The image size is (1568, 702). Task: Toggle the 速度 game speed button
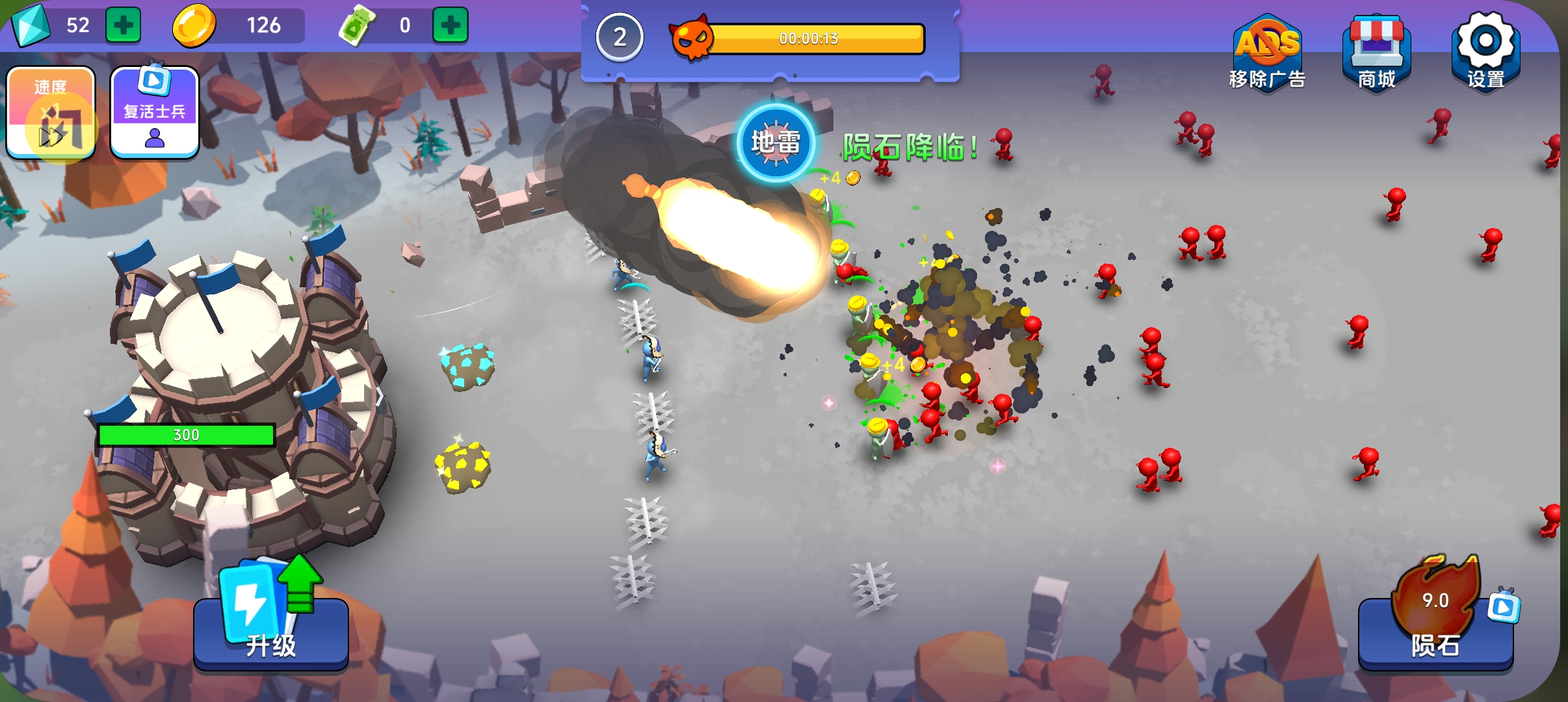[51, 112]
